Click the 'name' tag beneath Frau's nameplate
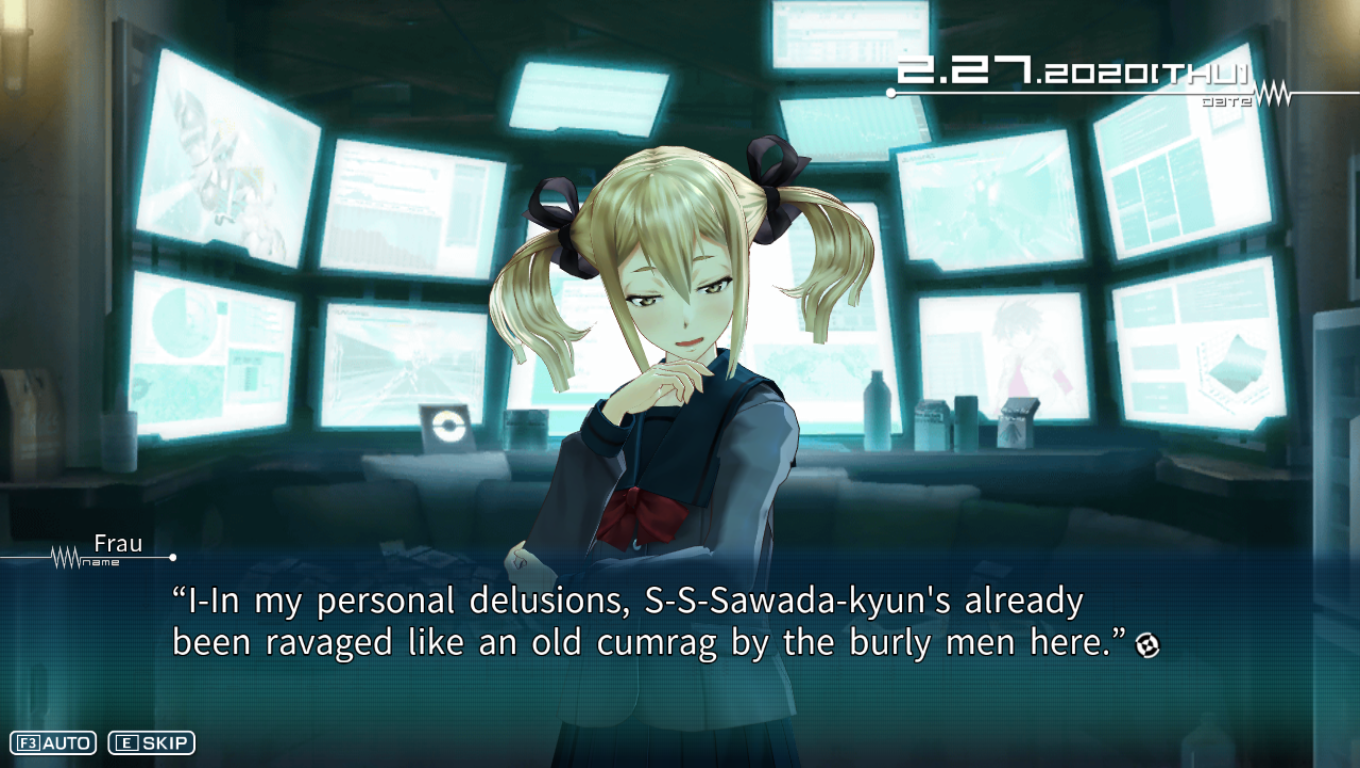Screen dimensions: 1360x768 102,561
